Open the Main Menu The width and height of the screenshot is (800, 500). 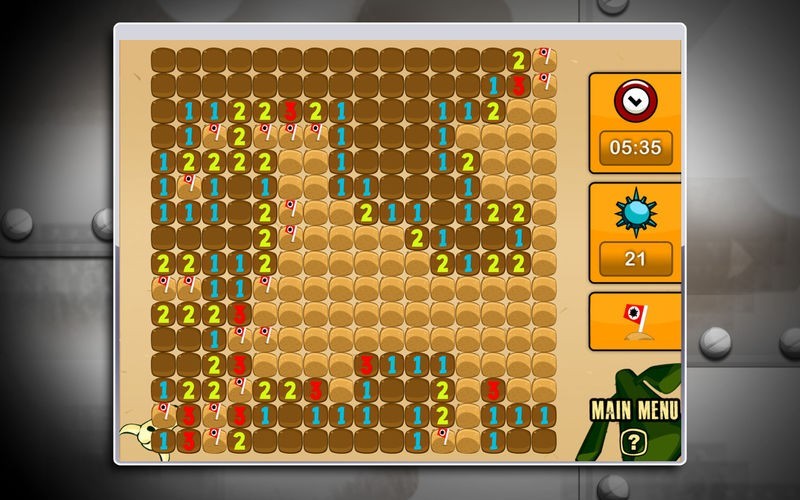click(x=635, y=410)
